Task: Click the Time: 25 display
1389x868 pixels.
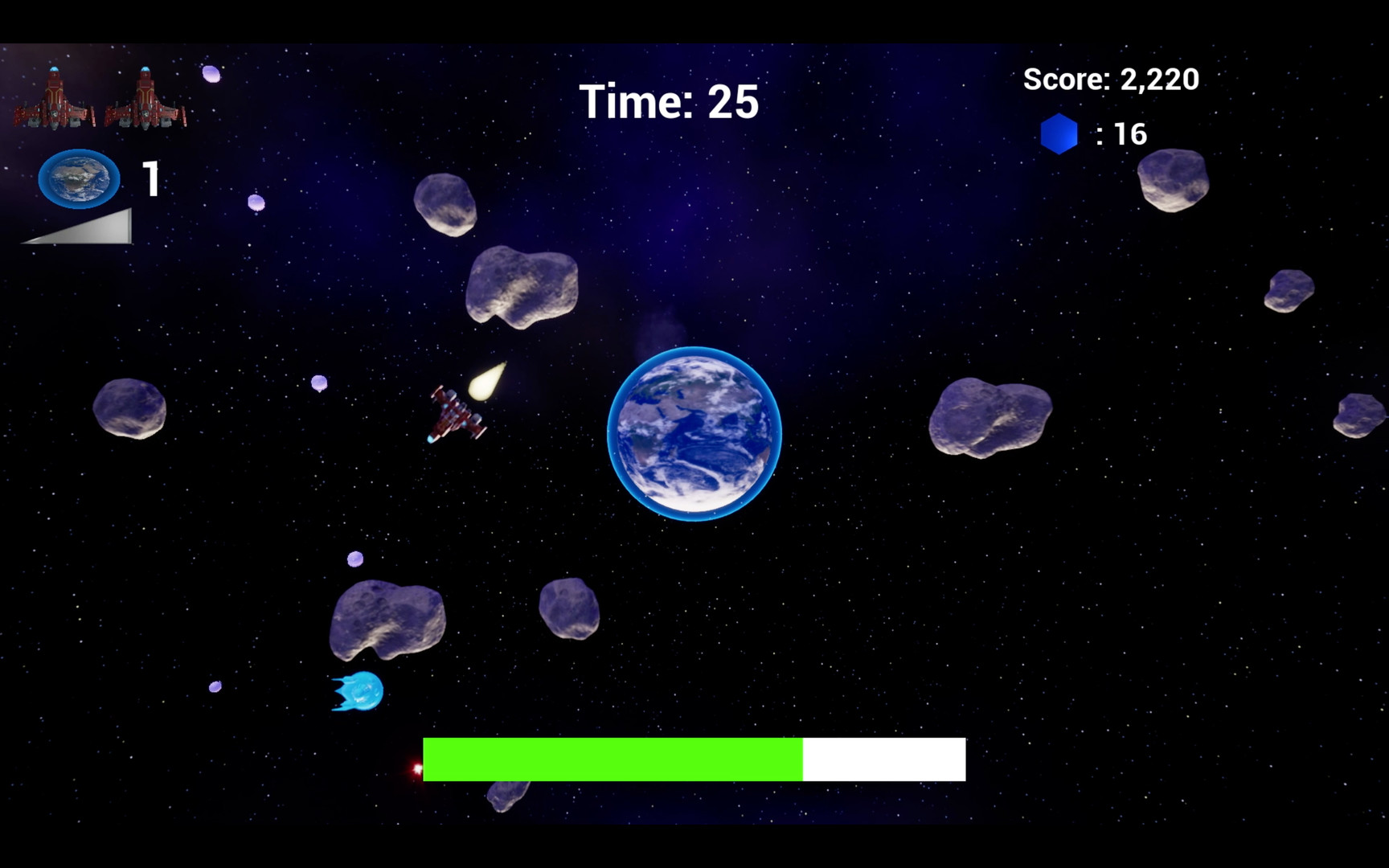Action: coord(670,100)
